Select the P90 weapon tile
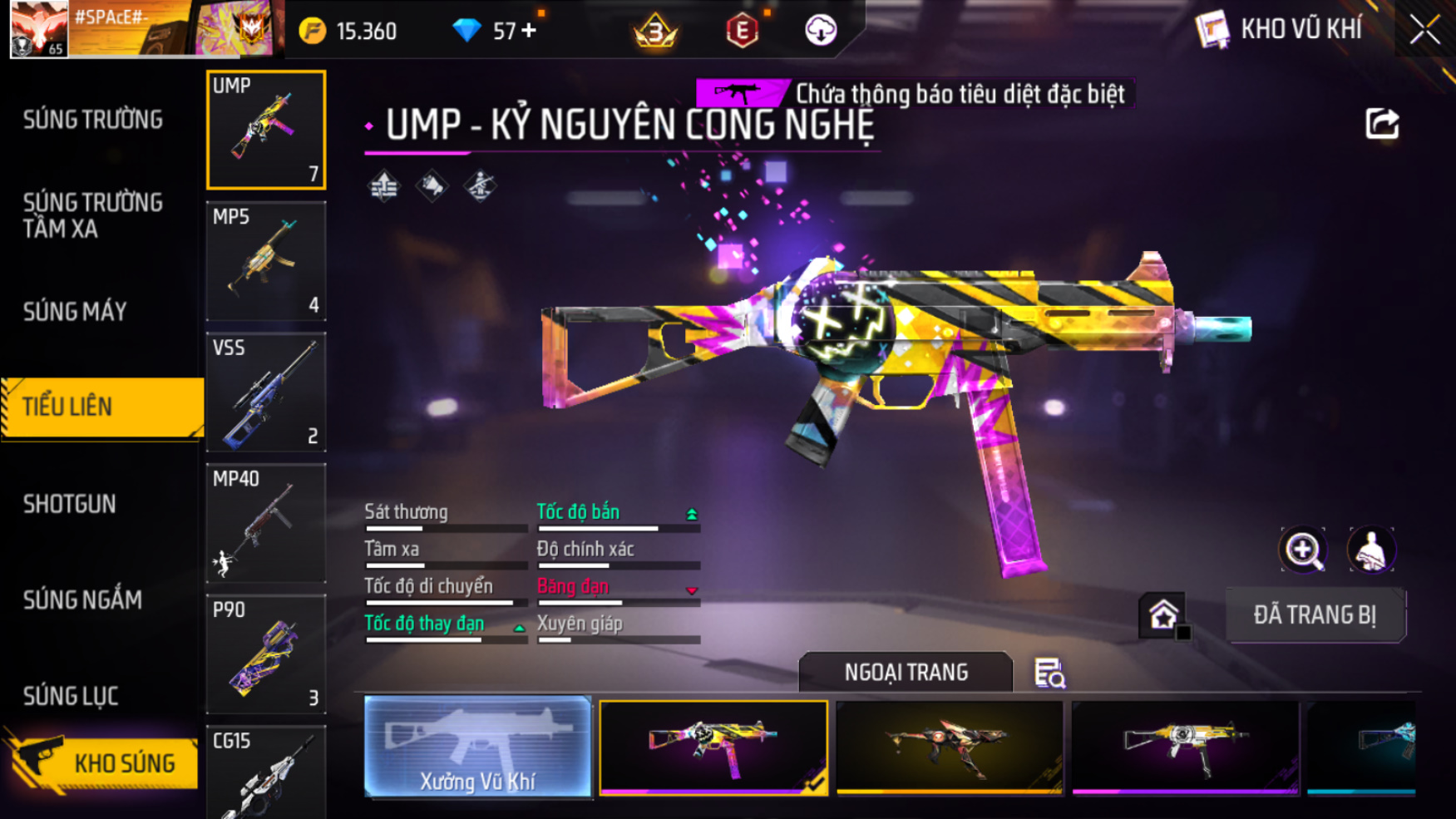This screenshot has height=819, width=1456. click(266, 654)
